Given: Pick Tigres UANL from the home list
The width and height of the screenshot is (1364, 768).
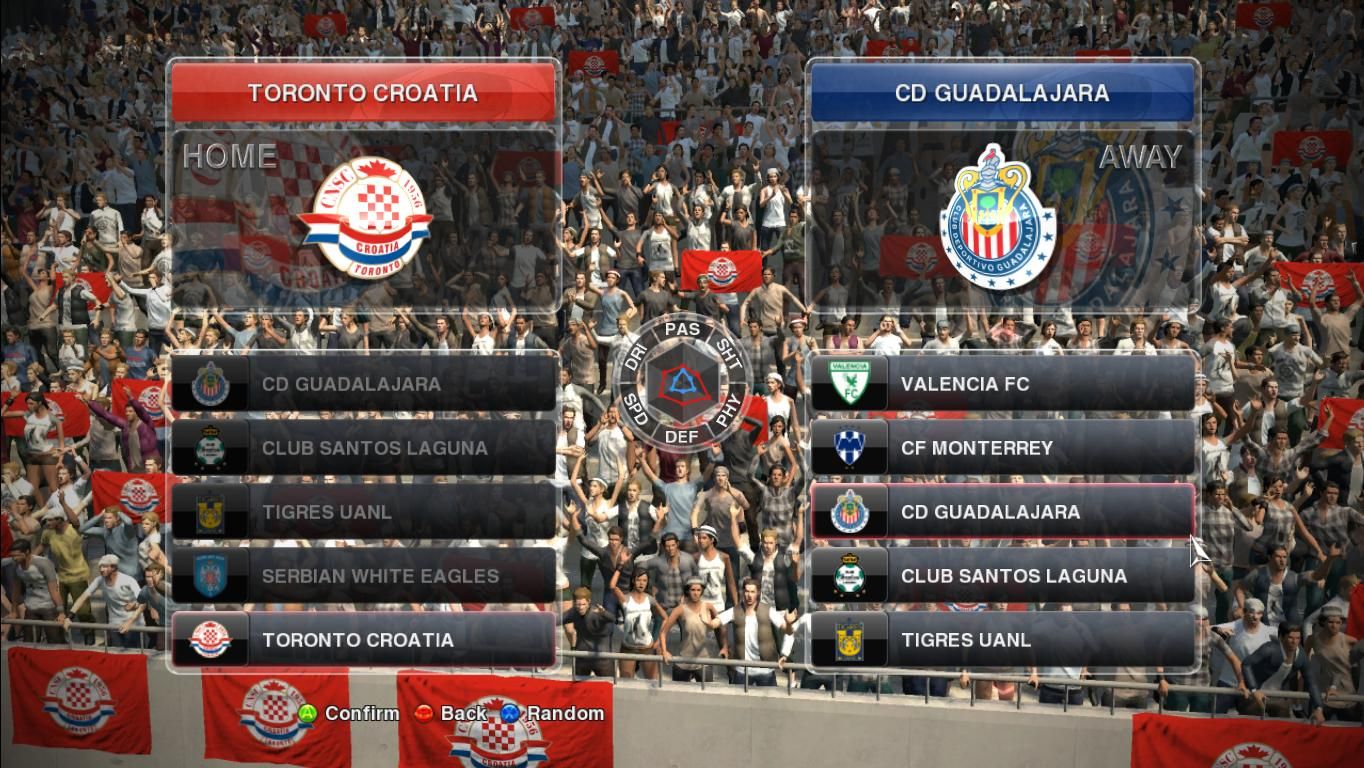Looking at the screenshot, I should (364, 512).
